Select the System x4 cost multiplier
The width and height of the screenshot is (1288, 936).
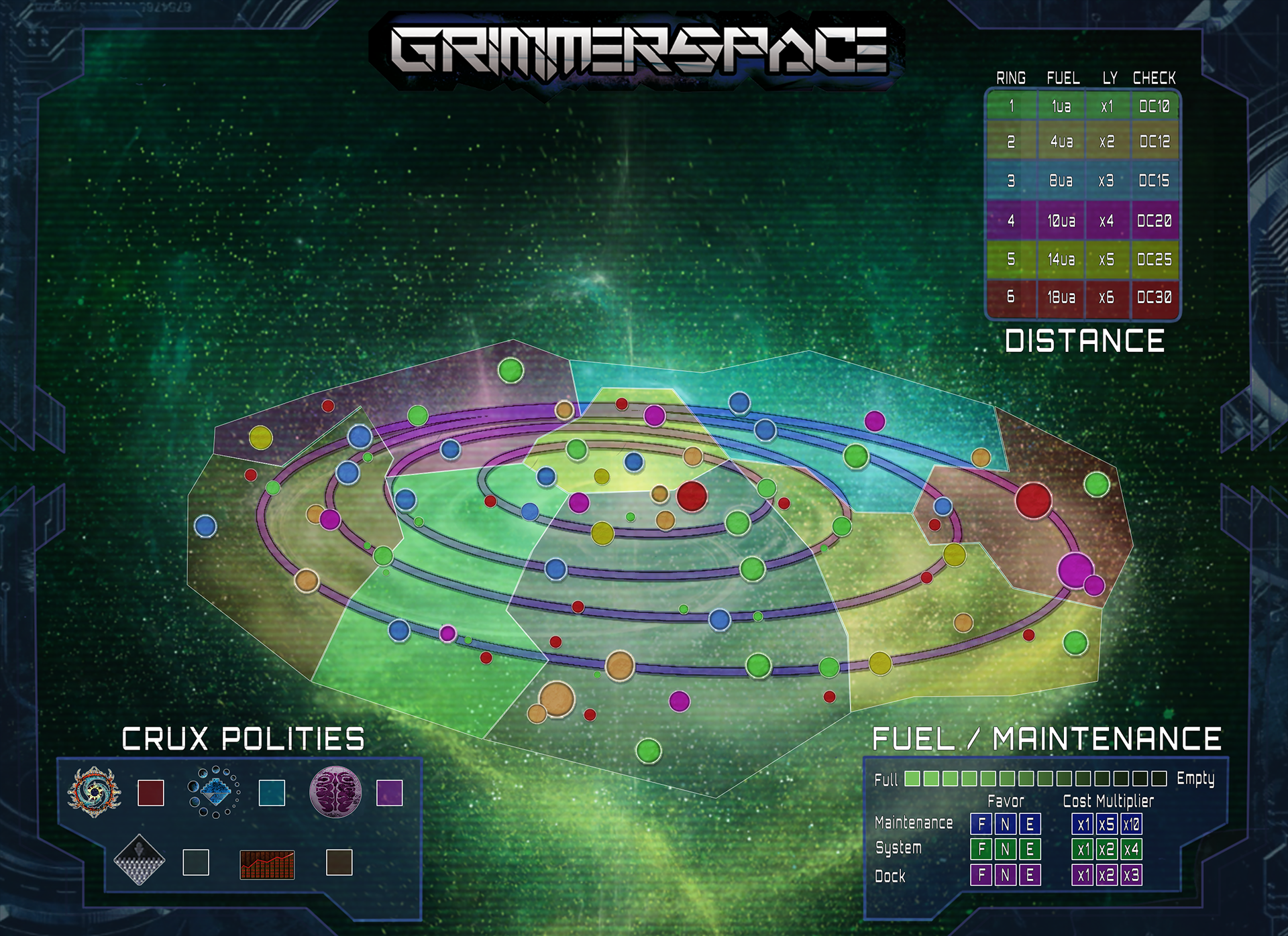[1131, 850]
